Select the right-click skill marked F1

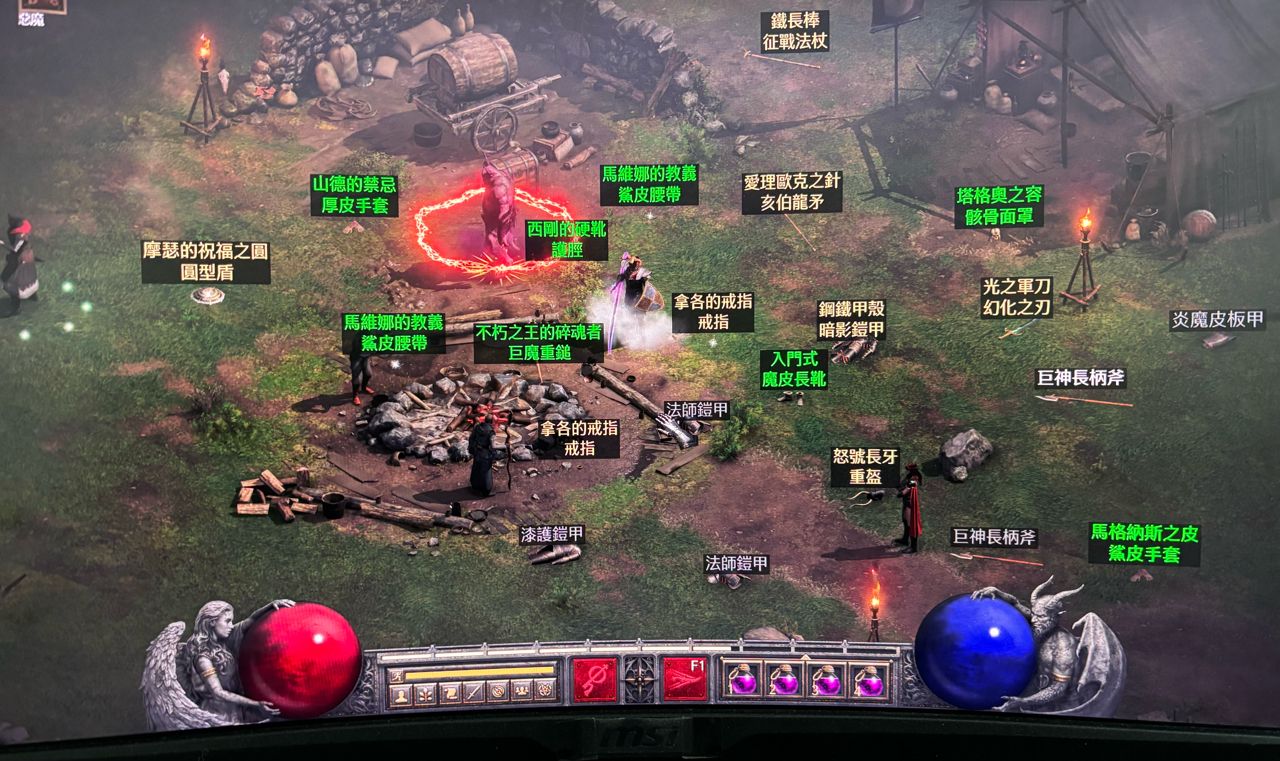tap(685, 679)
